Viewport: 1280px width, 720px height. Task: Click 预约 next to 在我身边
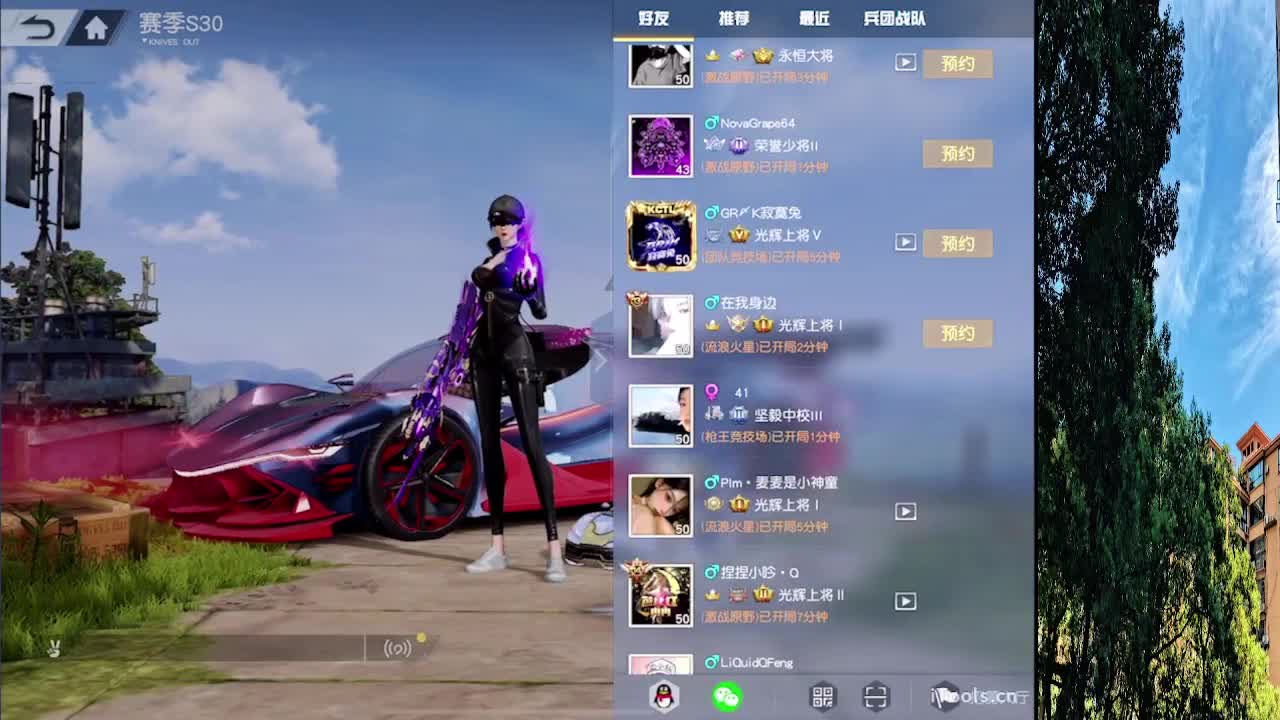tap(957, 333)
